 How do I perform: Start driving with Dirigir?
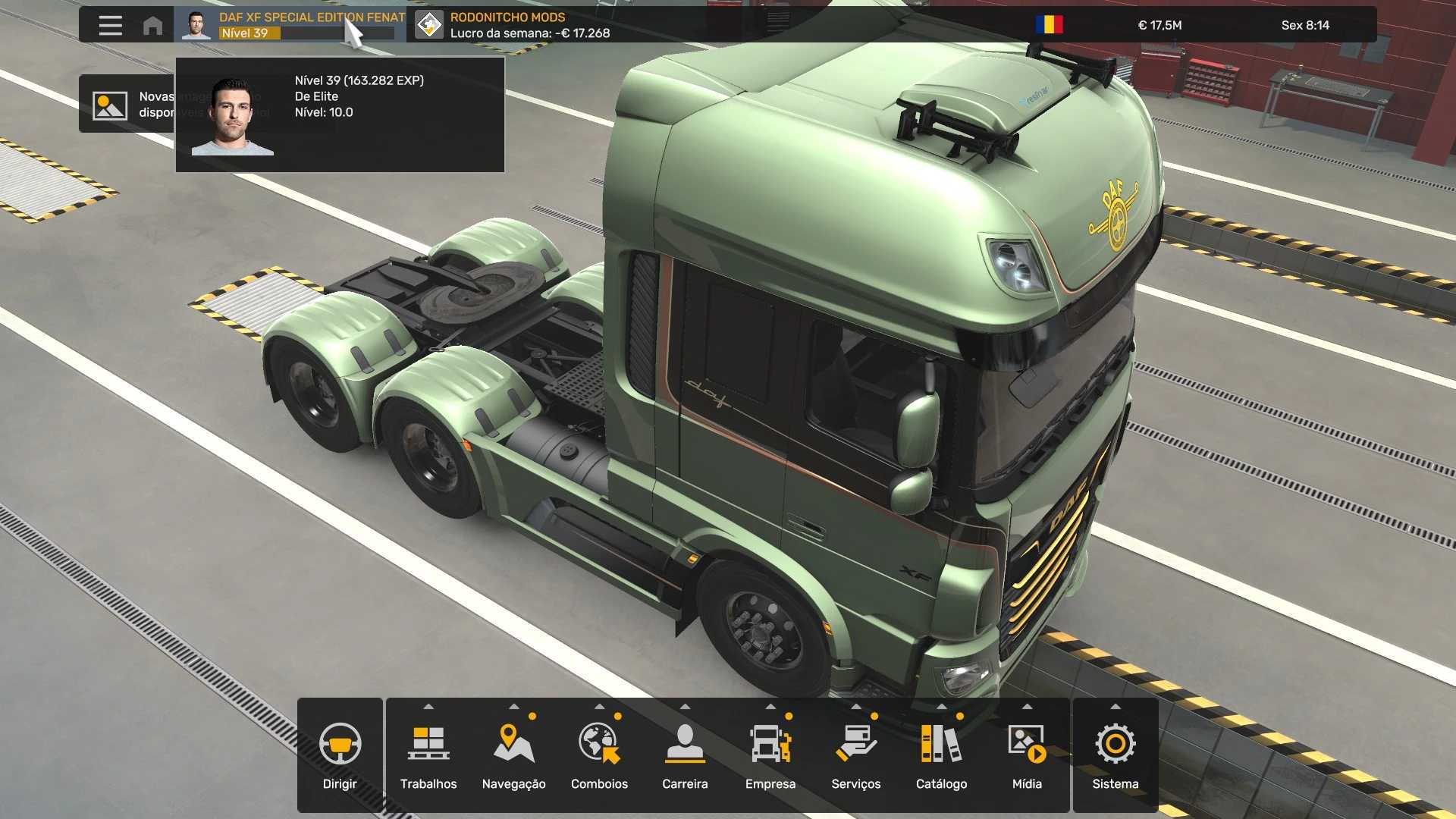(340, 755)
